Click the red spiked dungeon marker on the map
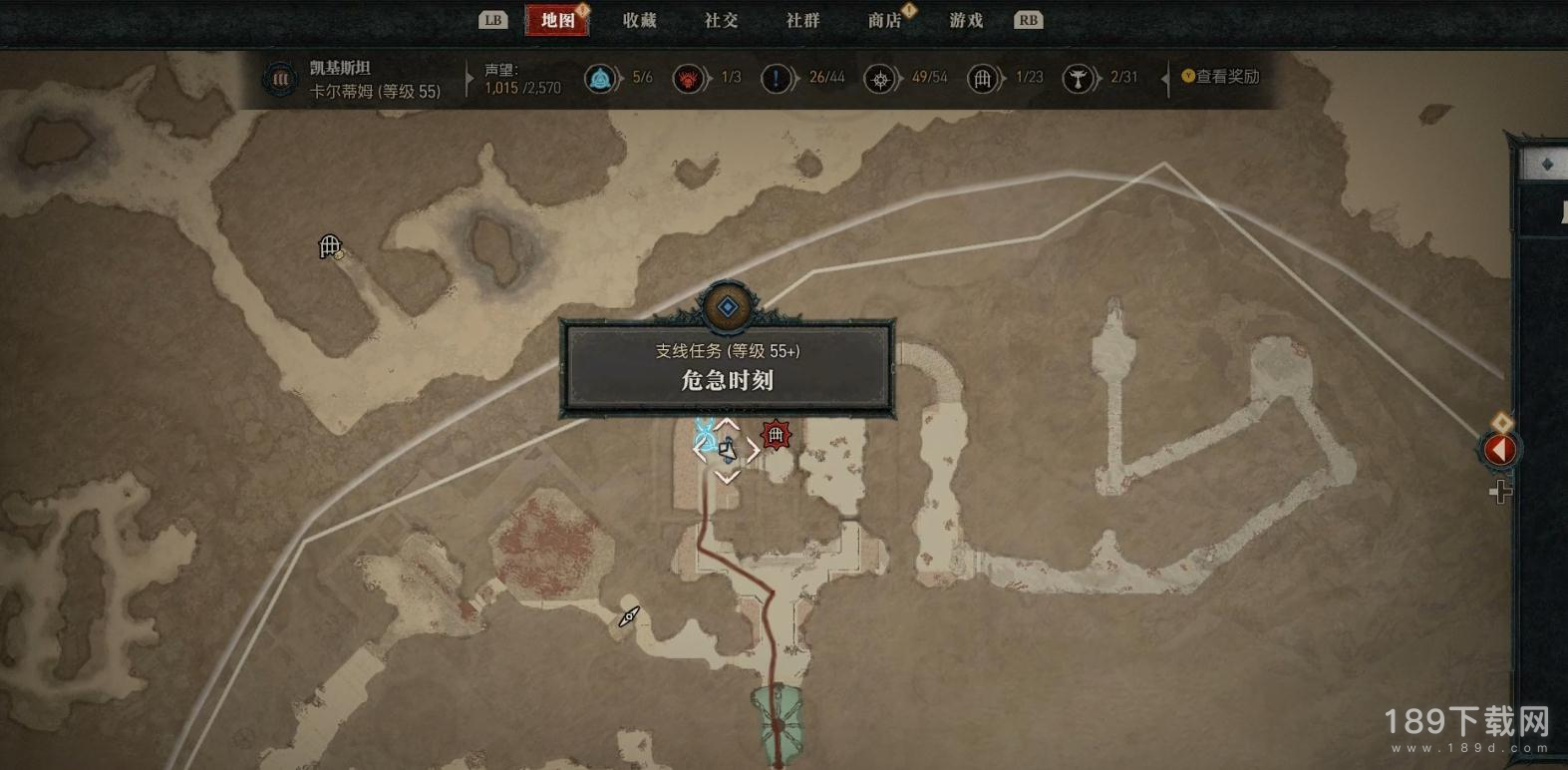This screenshot has height=770, width=1568. 776,435
